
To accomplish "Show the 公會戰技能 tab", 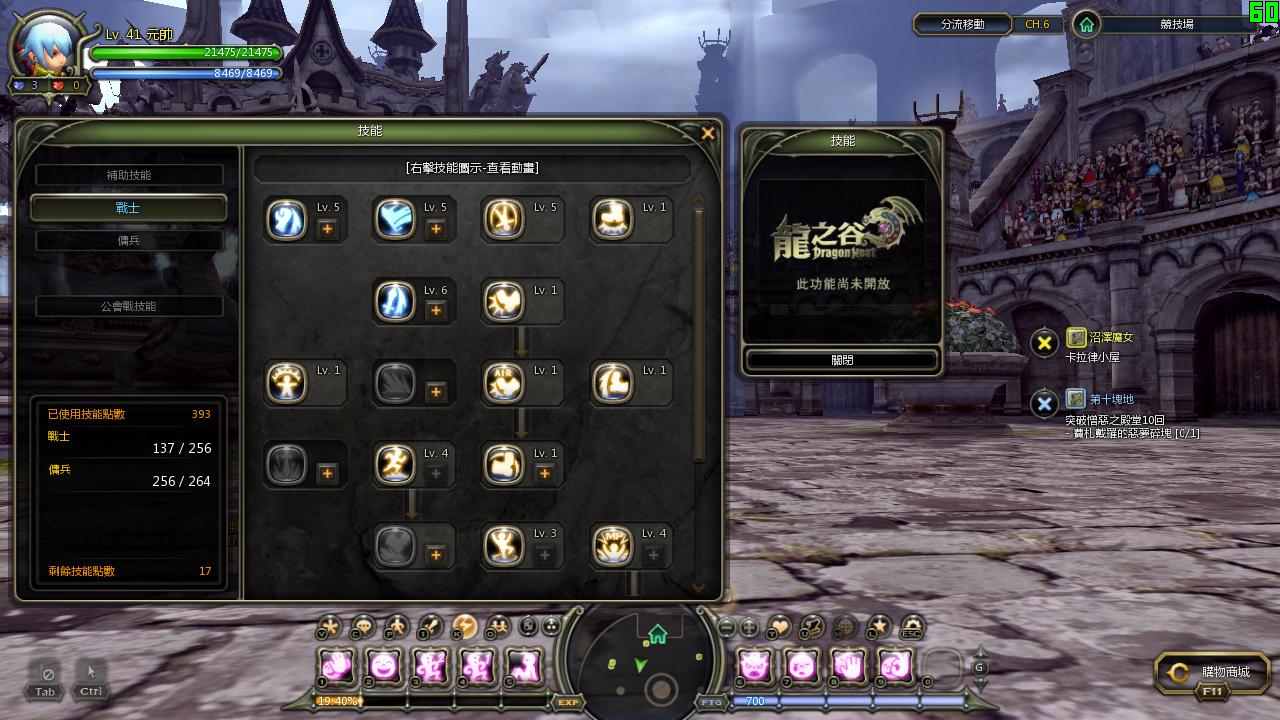I will point(129,306).
